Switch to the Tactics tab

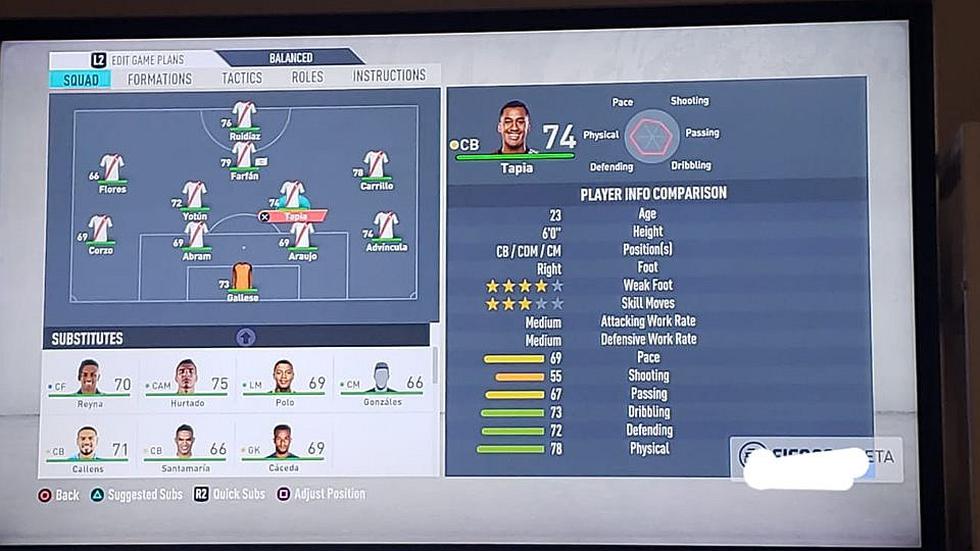pyautogui.click(x=242, y=78)
